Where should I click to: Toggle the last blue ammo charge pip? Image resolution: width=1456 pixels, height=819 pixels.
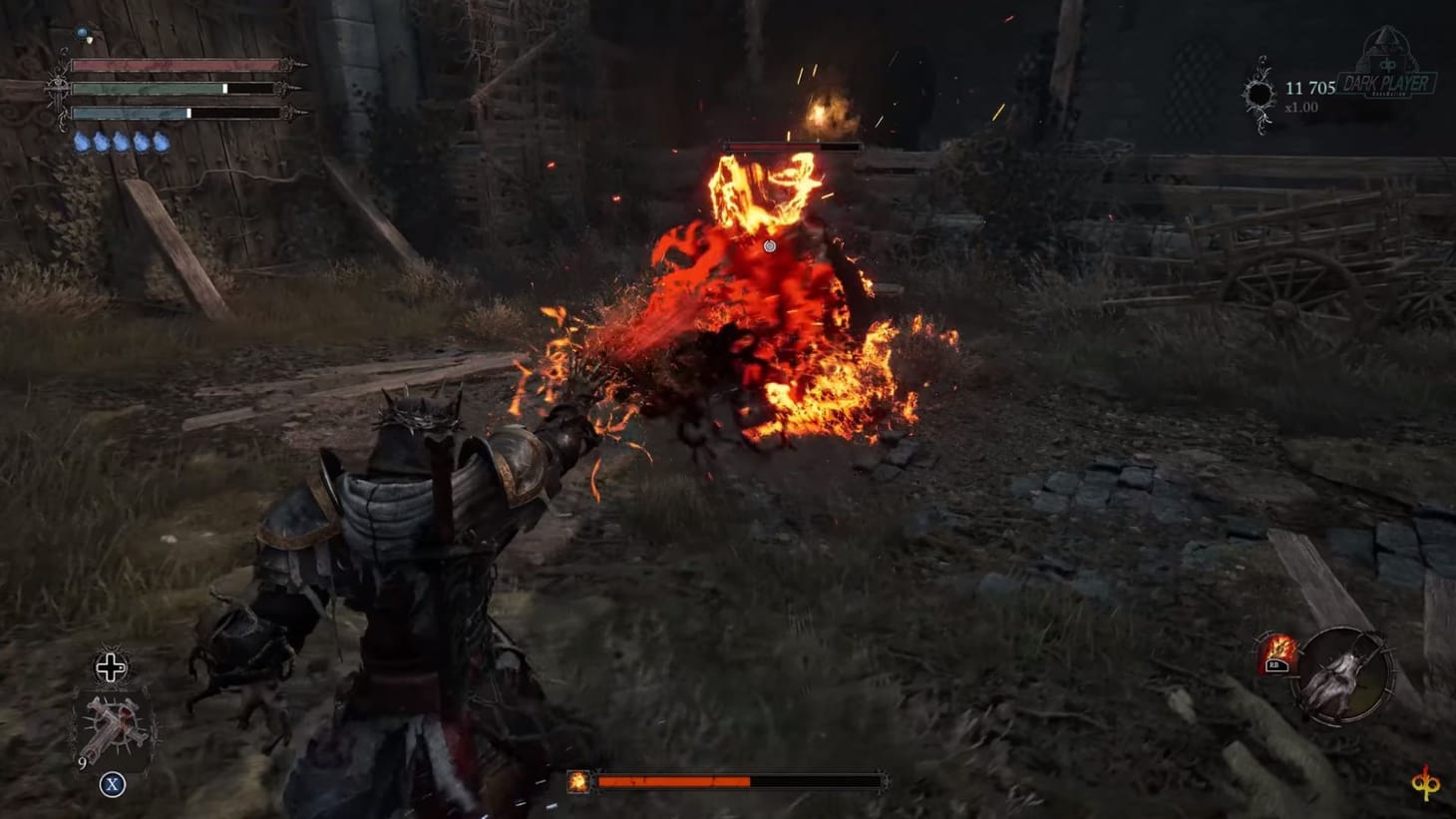[162, 141]
